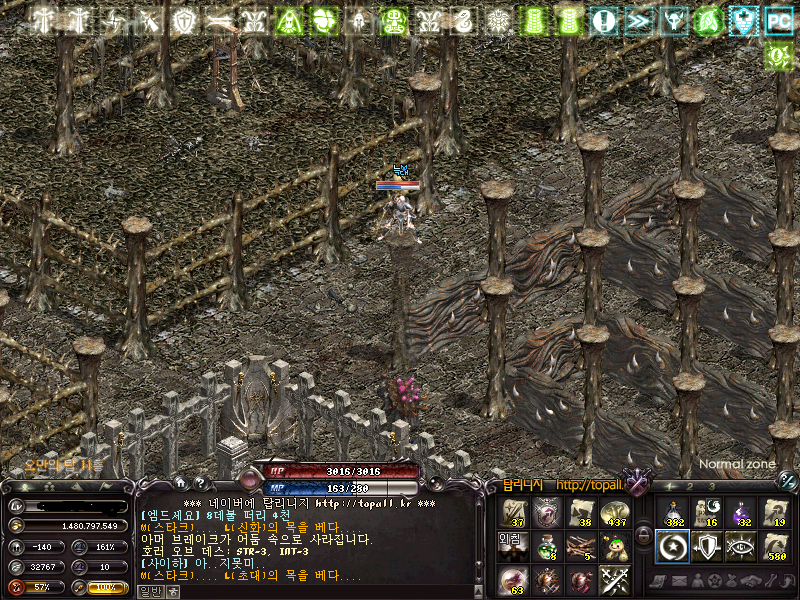
Task: Open the home button above chat
Action: (180, 481)
